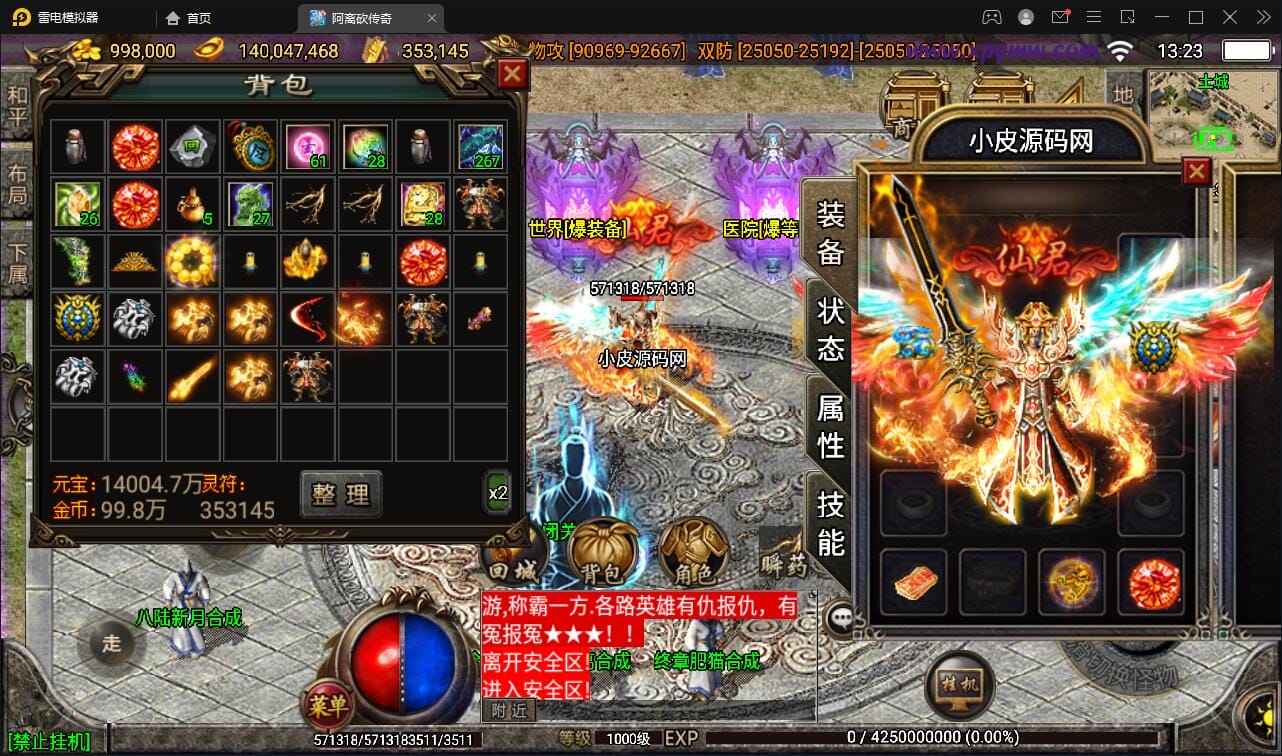Open the emulator toolbar overflow chevron
This screenshot has height=756, width=1282.
1263,17
